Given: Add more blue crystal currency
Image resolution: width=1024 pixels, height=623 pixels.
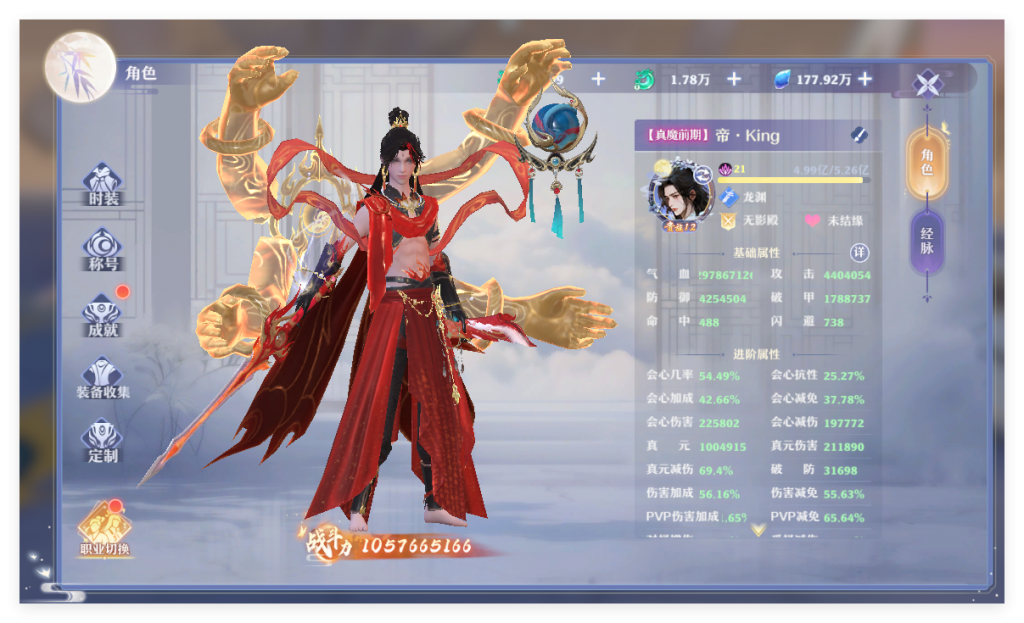Looking at the screenshot, I should (x=865, y=79).
